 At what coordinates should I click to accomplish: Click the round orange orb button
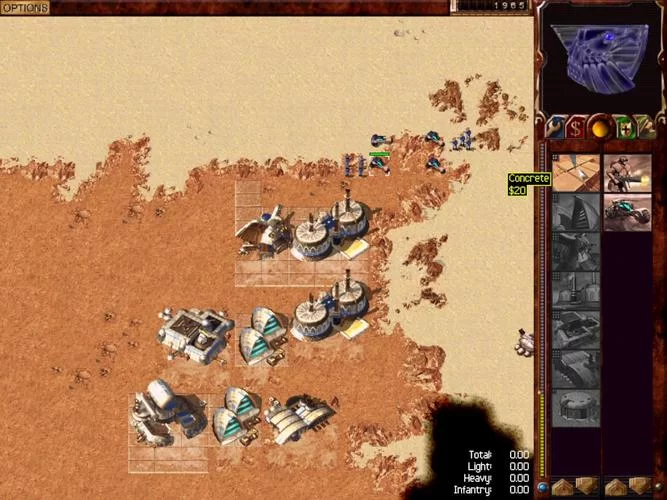601,128
